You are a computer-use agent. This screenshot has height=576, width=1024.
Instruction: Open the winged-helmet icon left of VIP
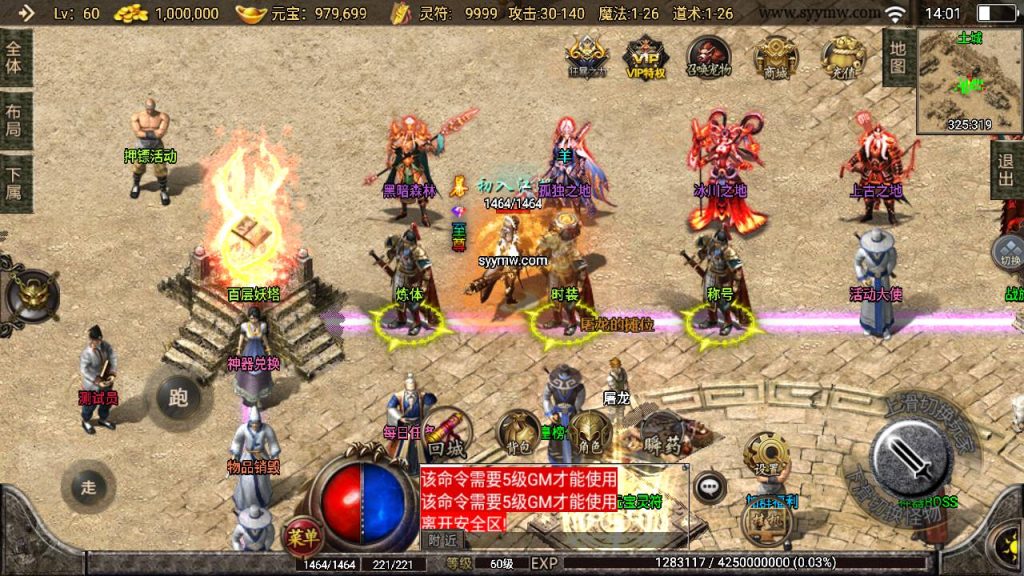click(x=586, y=56)
